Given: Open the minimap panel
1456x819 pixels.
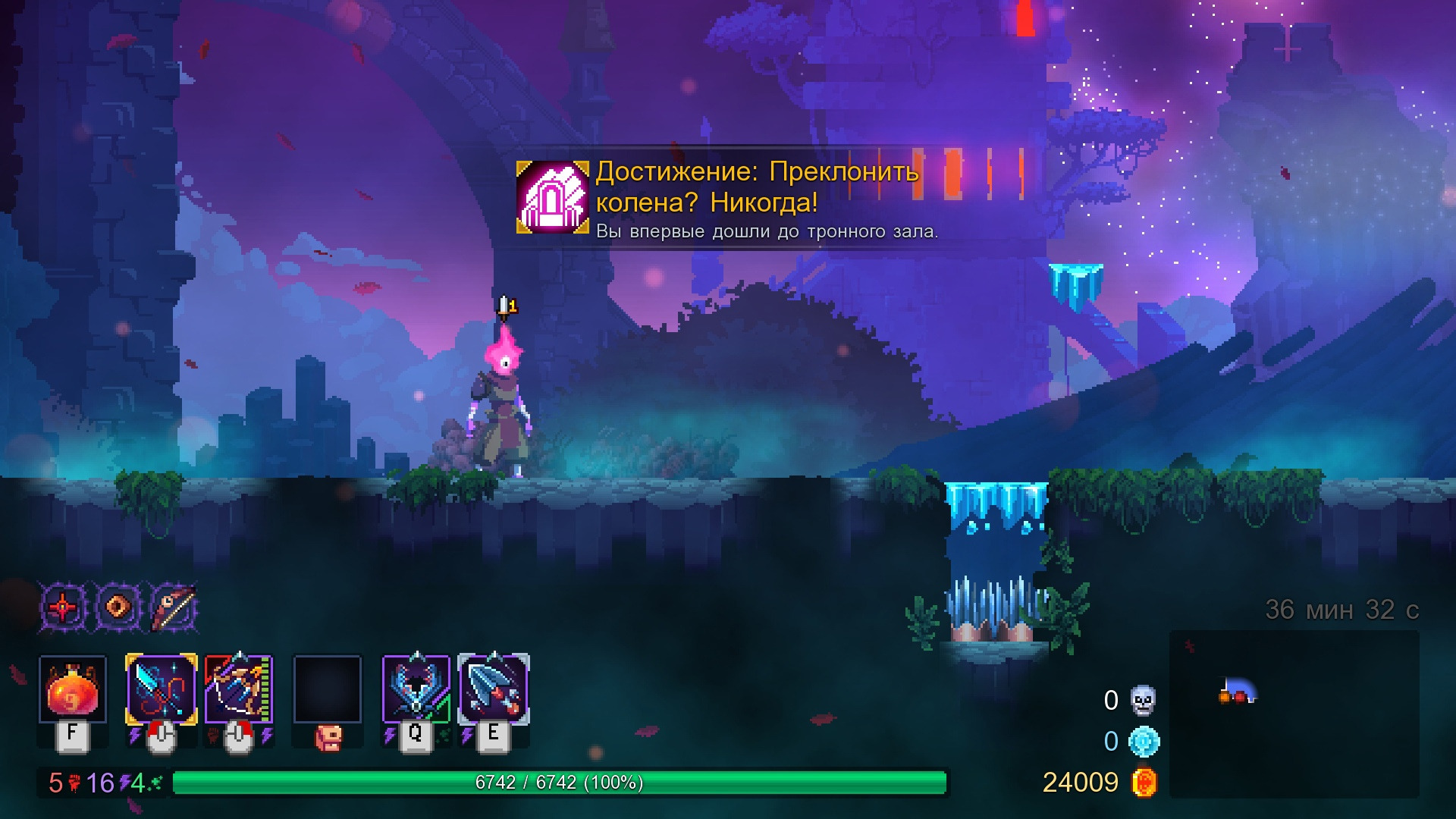Looking at the screenshot, I should click(x=1294, y=713).
